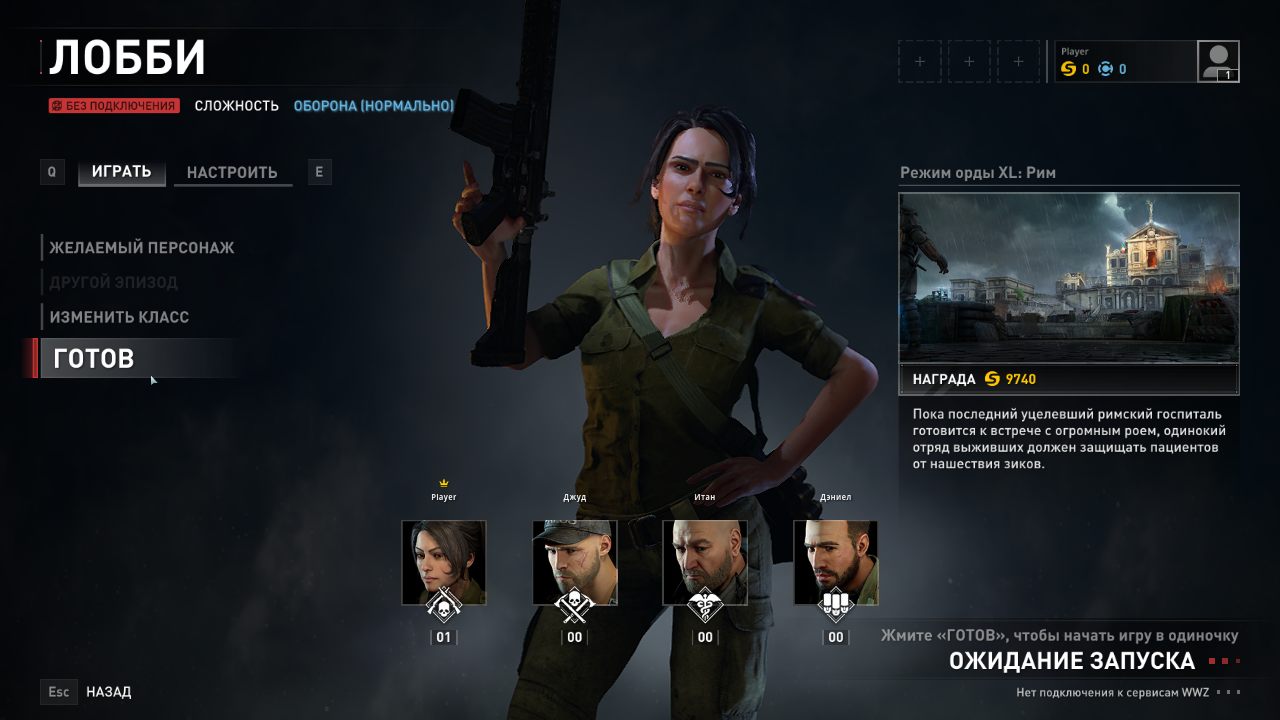
Task: Change the ОБОРОНА (НОРМАЛЬНО) difficulty setting
Action: 373,105
